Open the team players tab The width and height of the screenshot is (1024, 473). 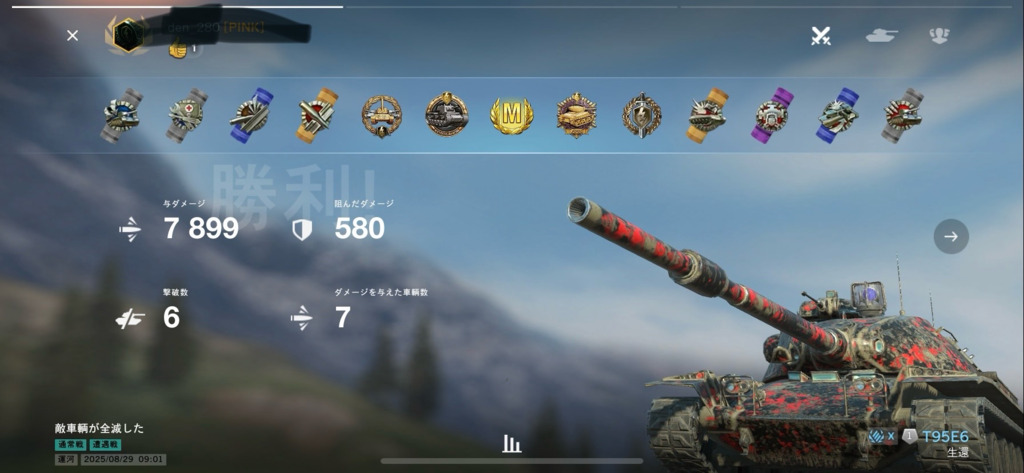coord(938,36)
